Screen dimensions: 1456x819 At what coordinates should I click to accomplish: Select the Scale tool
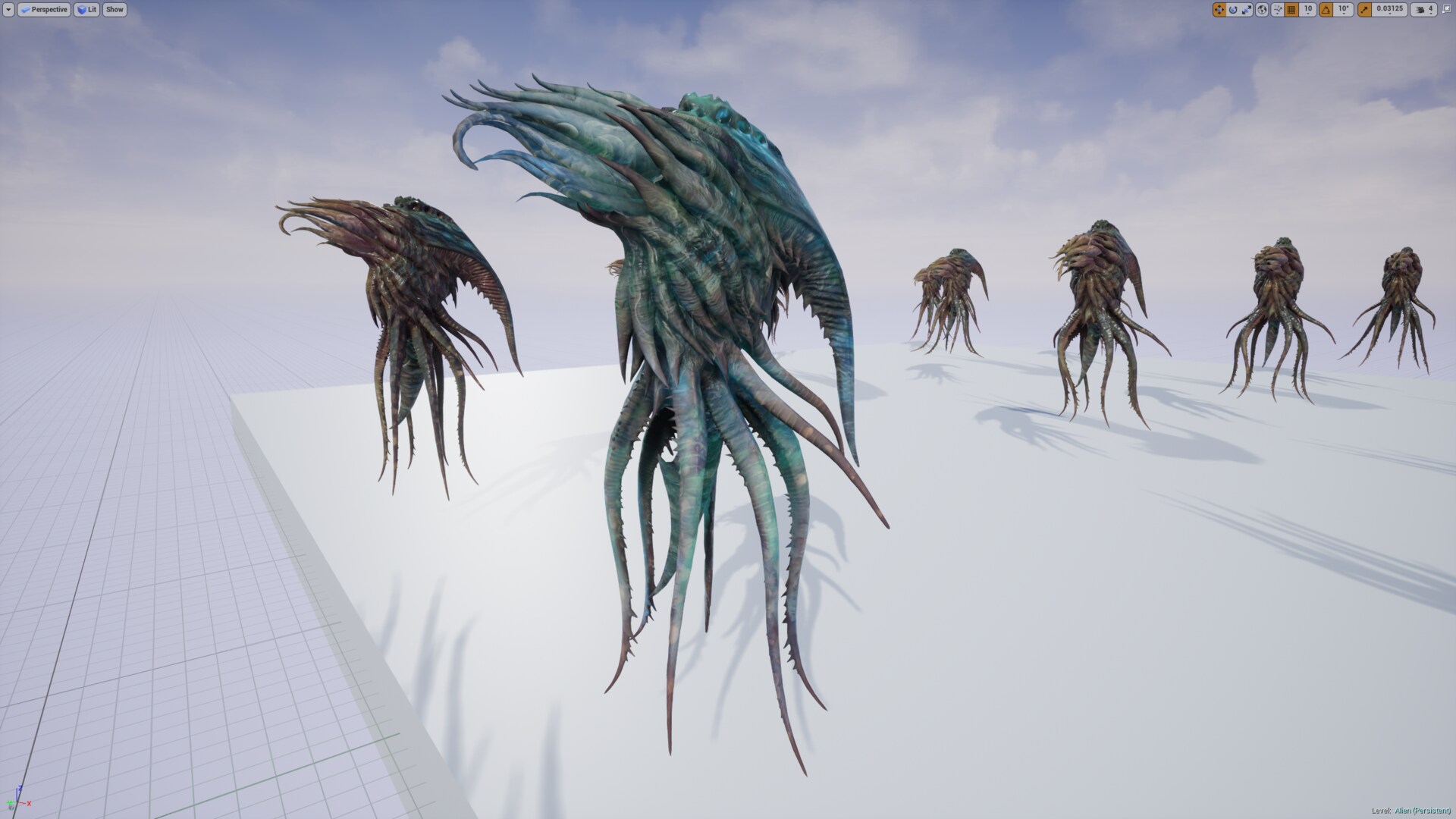1247,9
